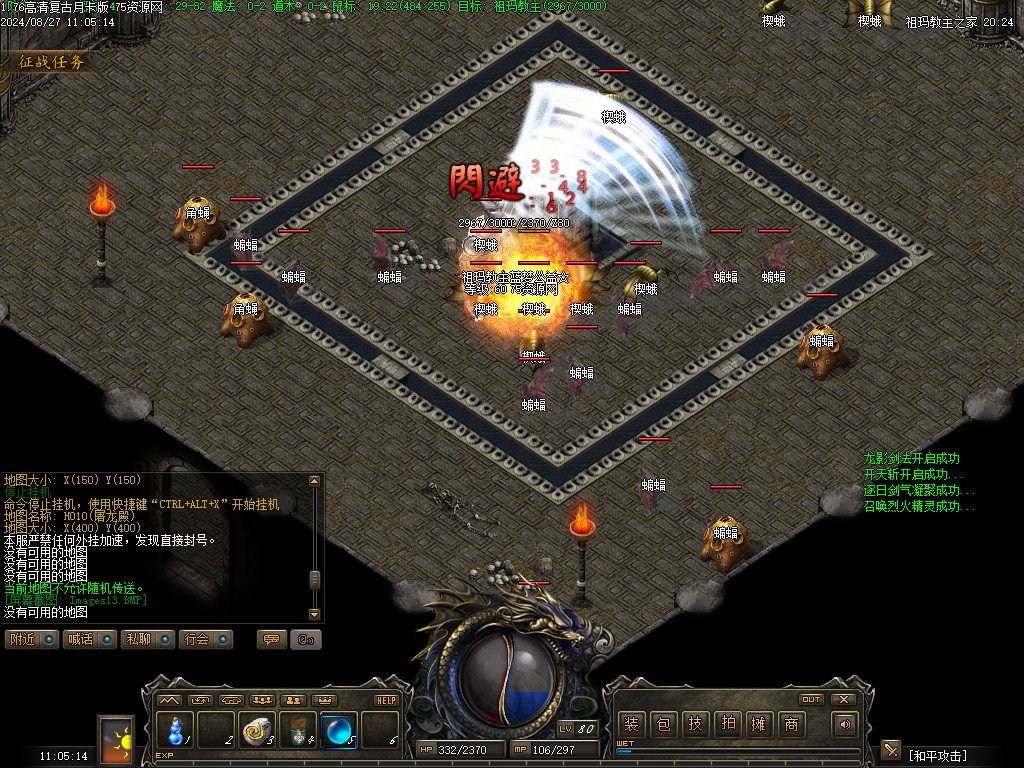Show the 技 skills panel
Screen dimensions: 1024x768
coord(695,724)
